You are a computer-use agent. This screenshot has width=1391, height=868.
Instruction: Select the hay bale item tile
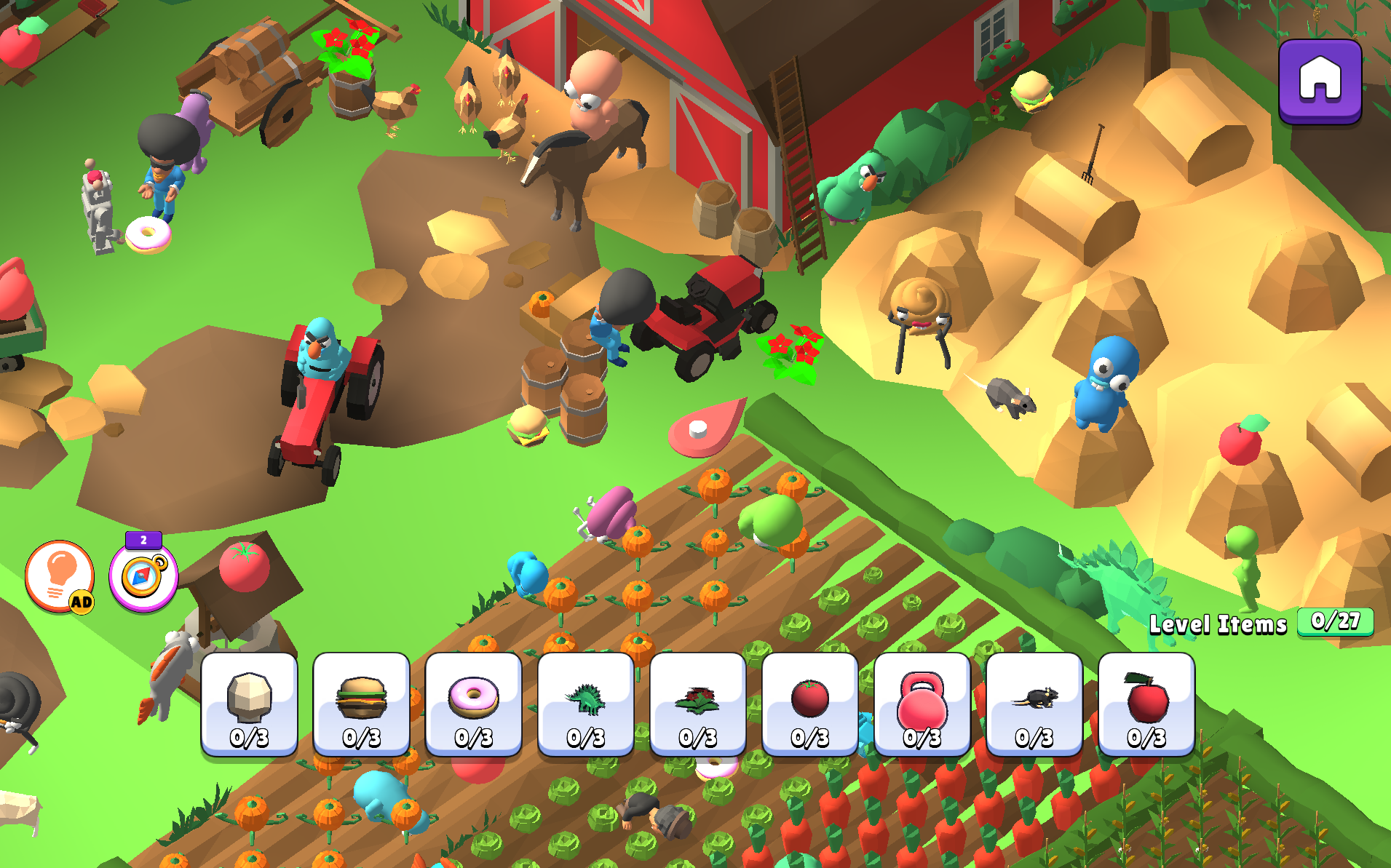pyautogui.click(x=250, y=704)
